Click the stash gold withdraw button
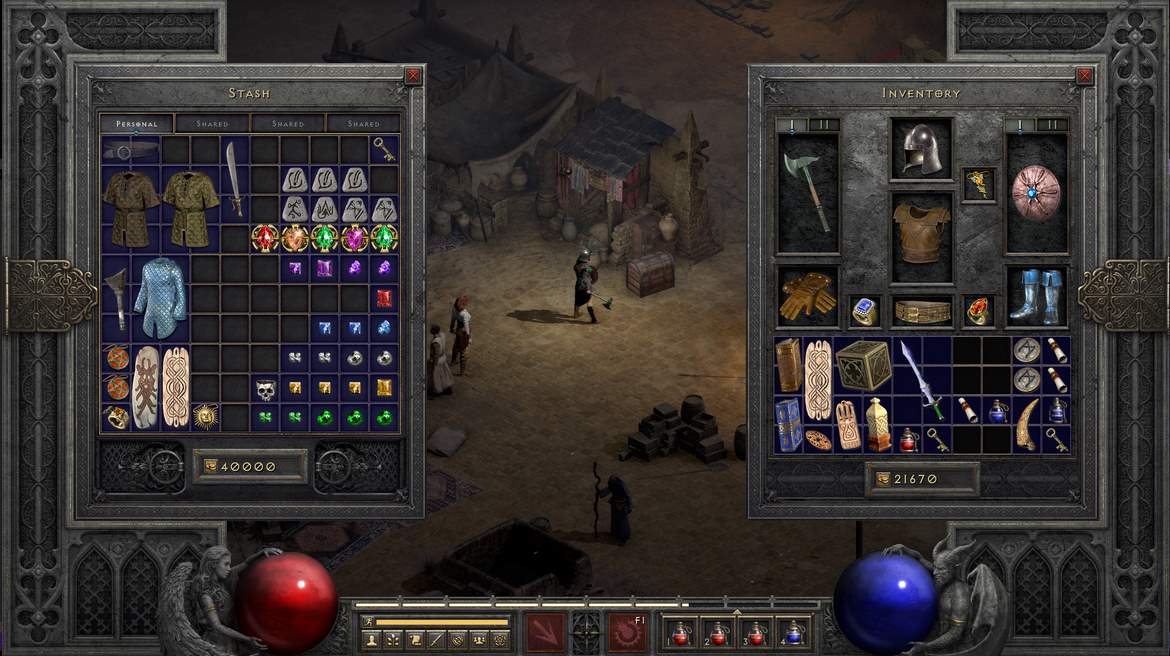Image resolution: width=1170 pixels, height=656 pixels. 209,466
